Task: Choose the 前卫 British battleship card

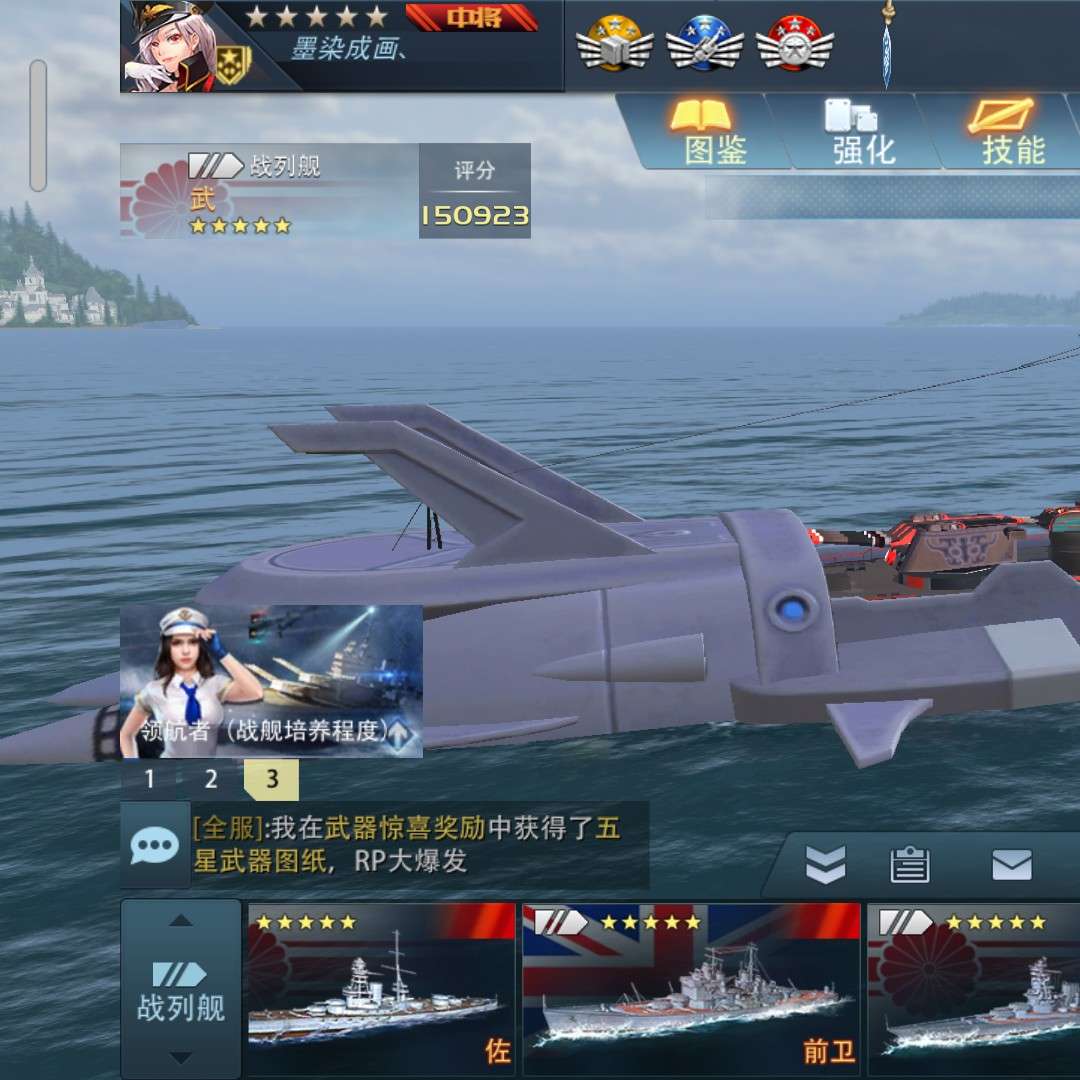Action: pos(691,988)
